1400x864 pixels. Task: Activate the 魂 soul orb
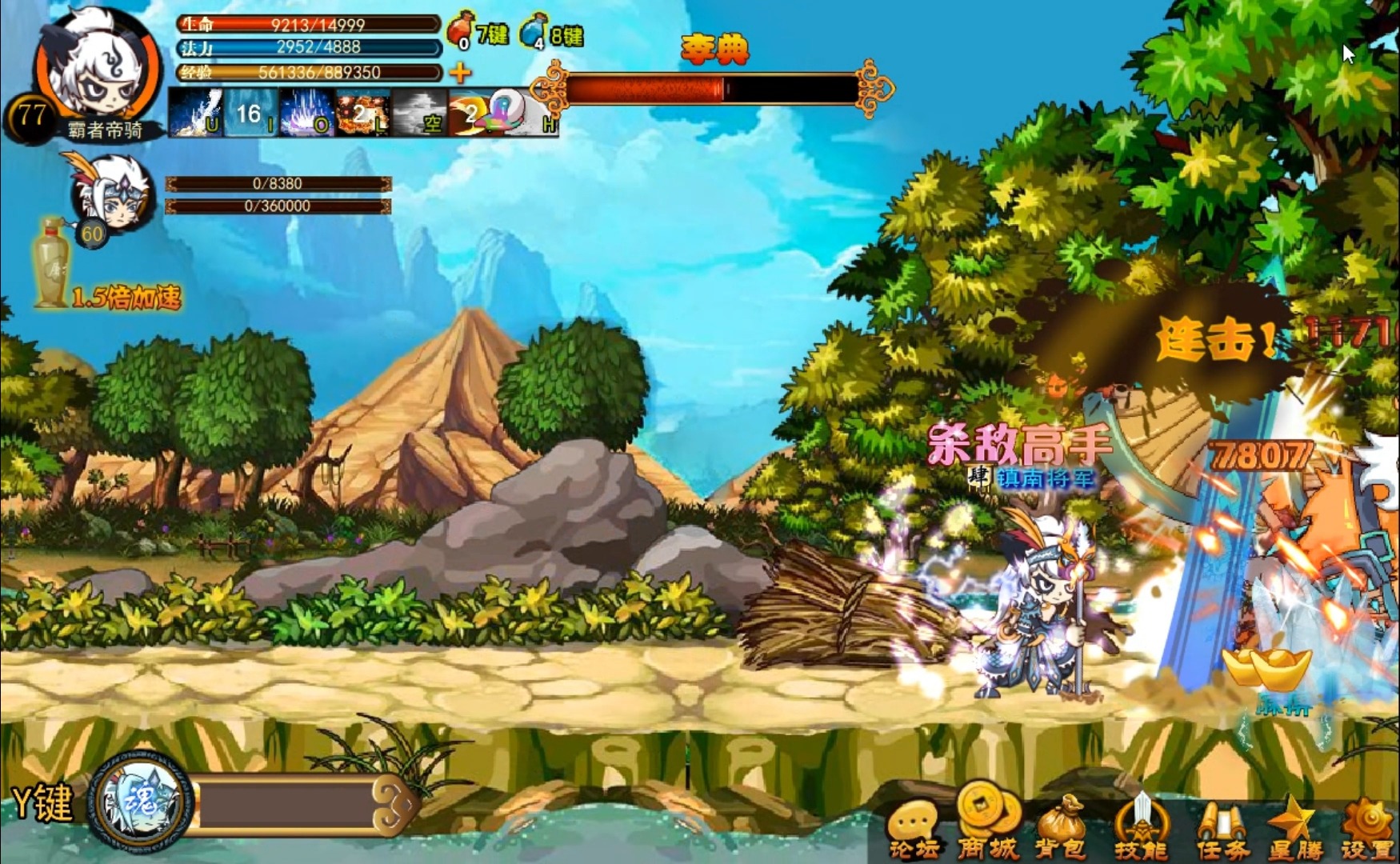142,801
